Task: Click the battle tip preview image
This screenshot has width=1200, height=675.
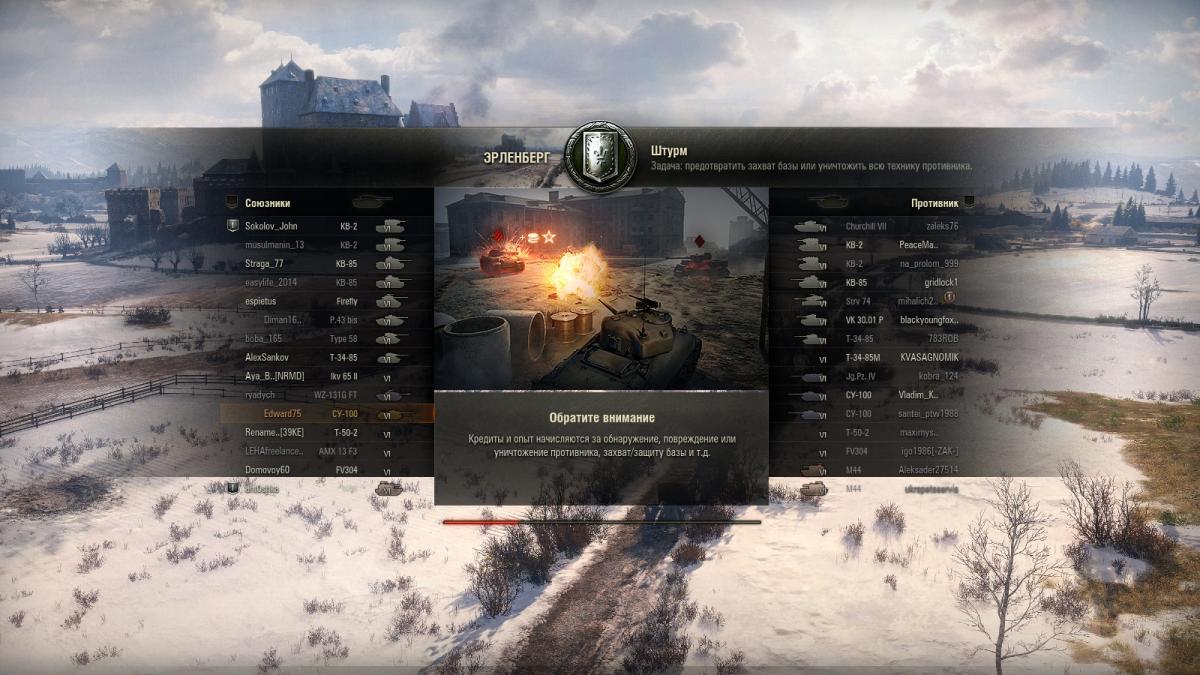Action: [601, 288]
